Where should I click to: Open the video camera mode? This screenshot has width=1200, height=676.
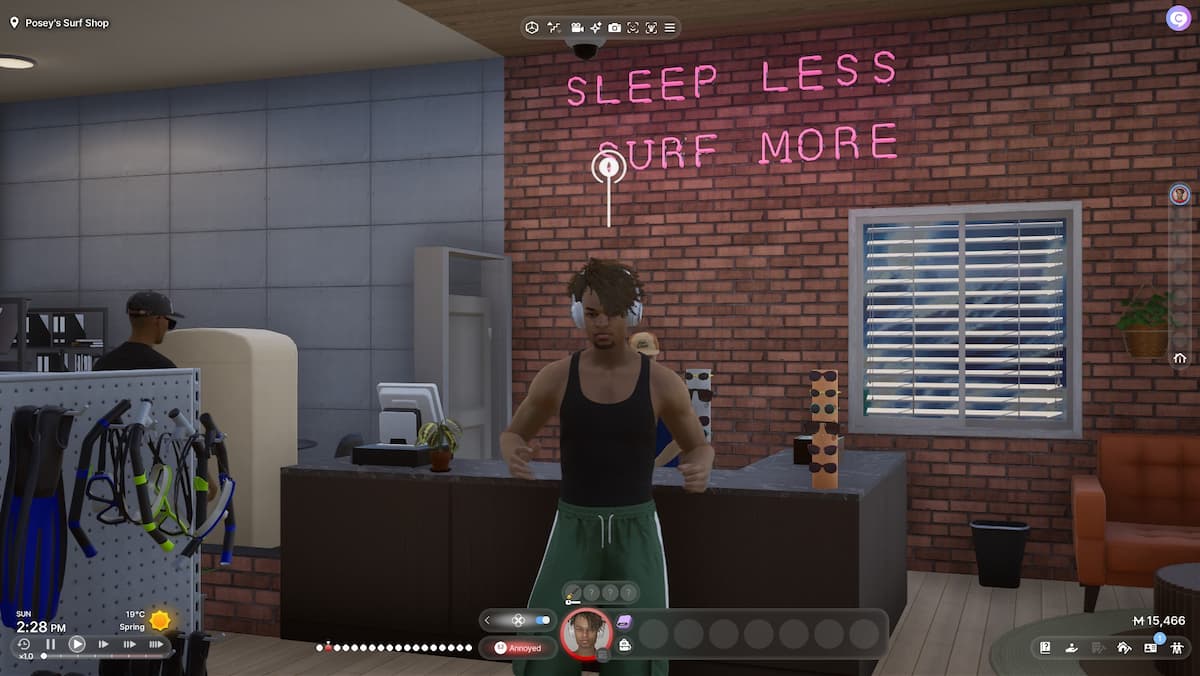tap(577, 27)
